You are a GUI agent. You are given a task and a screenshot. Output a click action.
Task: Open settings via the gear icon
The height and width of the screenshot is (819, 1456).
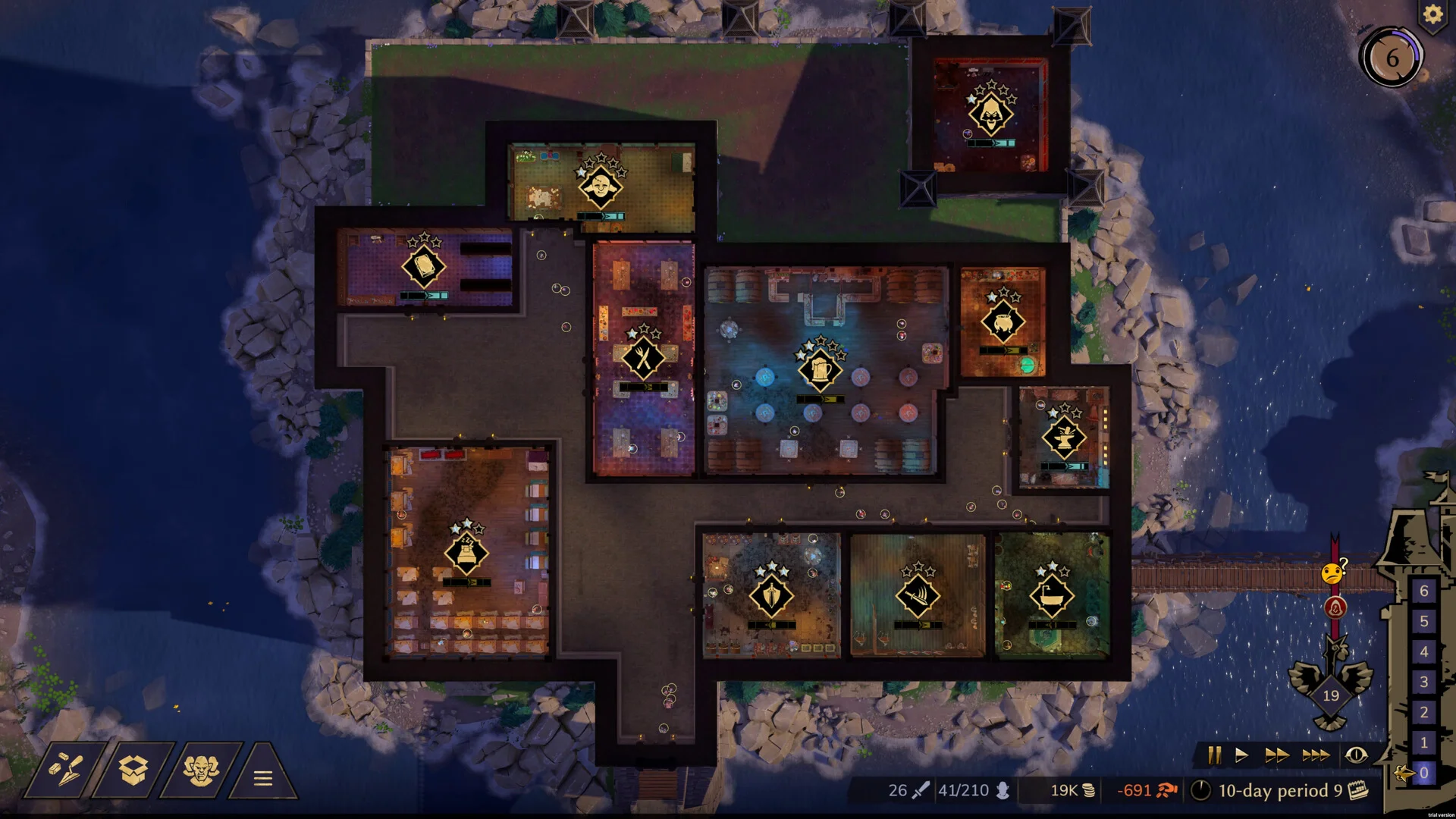[1432, 14]
